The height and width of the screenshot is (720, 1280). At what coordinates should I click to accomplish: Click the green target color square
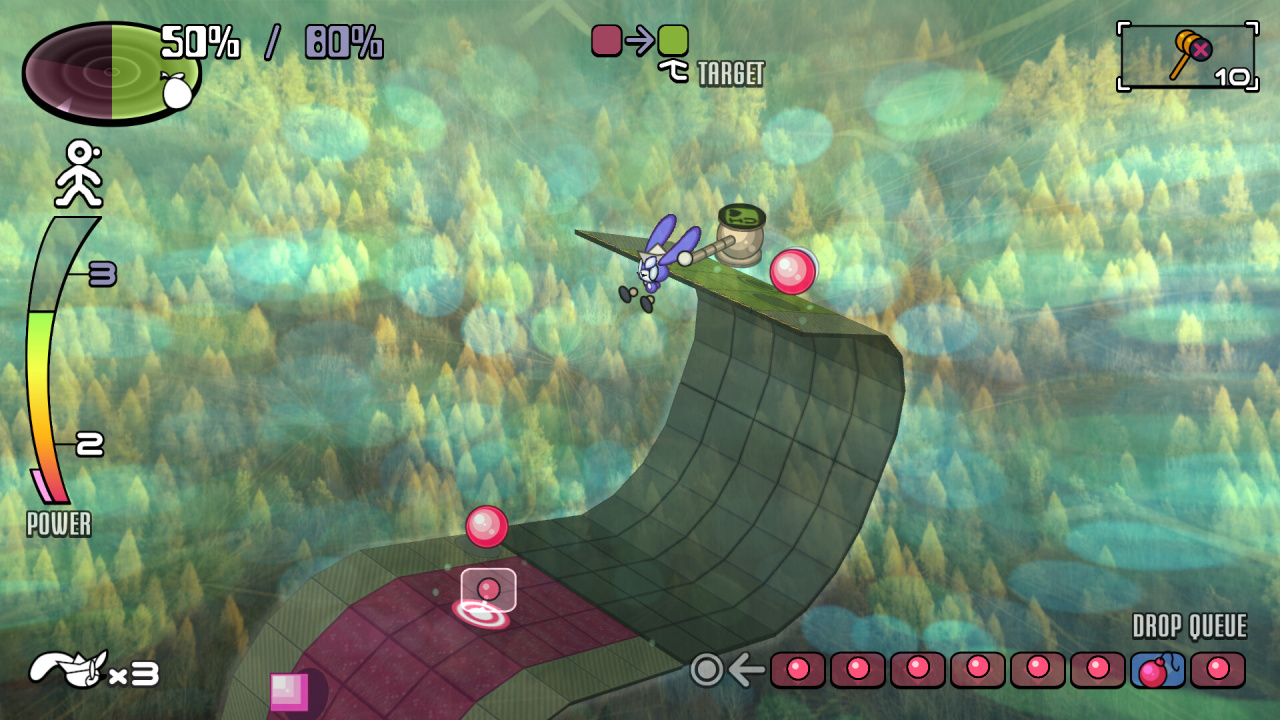pos(673,40)
